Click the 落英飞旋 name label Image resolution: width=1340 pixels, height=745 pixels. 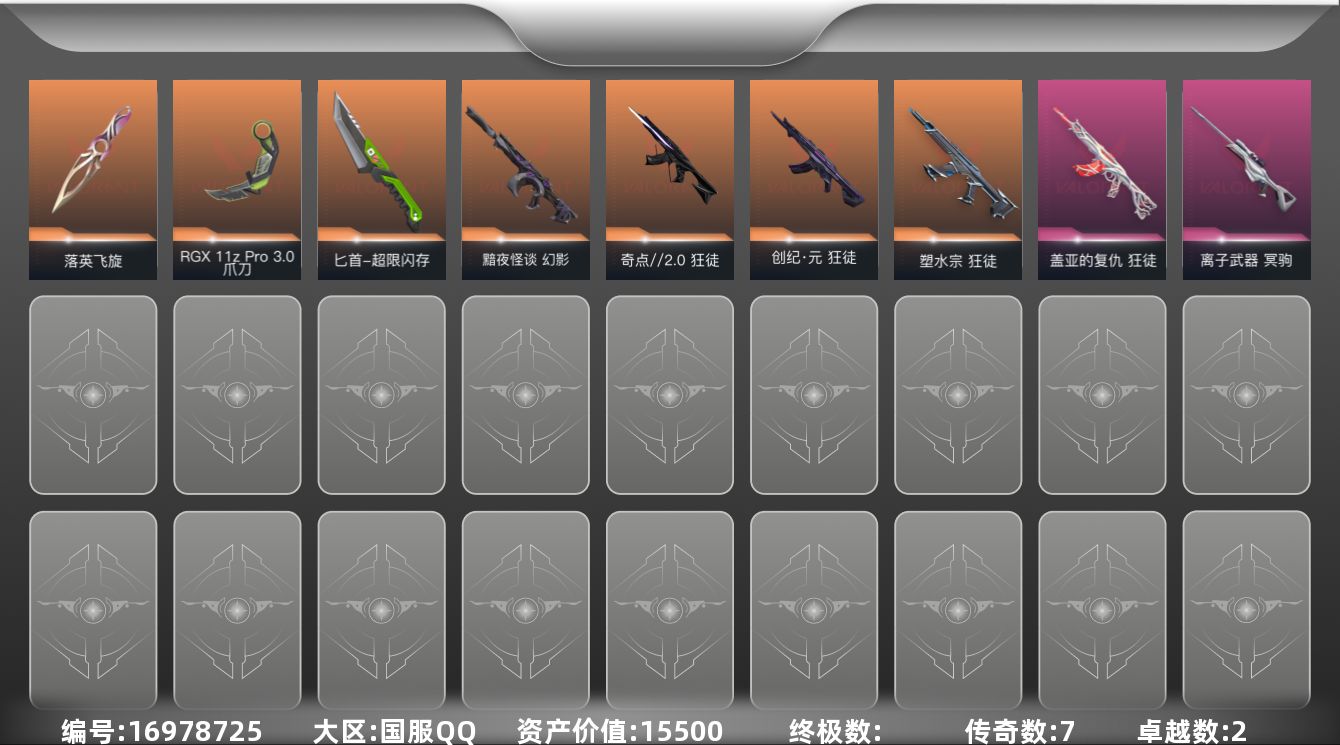(x=92, y=262)
